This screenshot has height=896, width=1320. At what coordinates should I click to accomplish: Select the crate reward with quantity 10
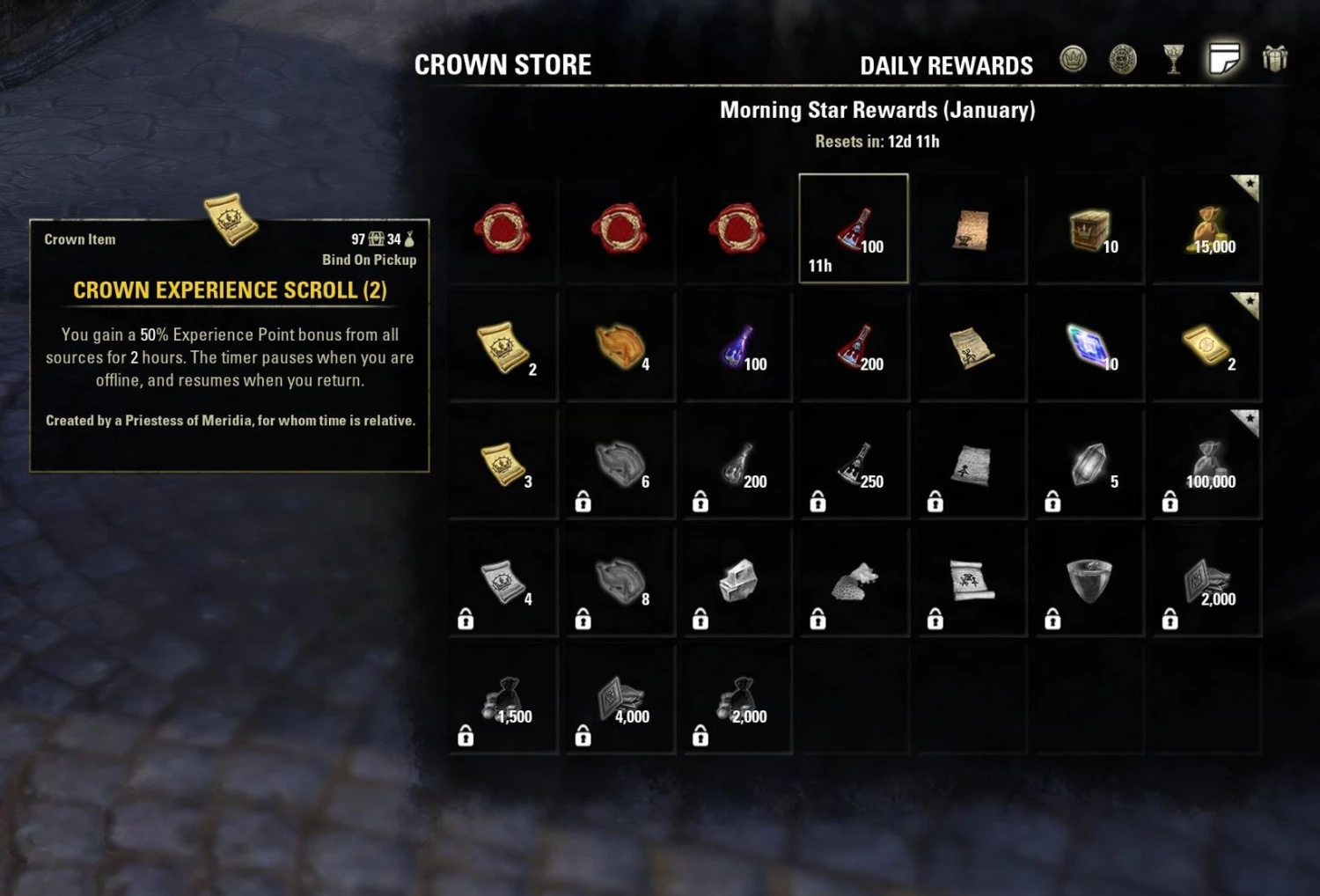tap(1089, 230)
